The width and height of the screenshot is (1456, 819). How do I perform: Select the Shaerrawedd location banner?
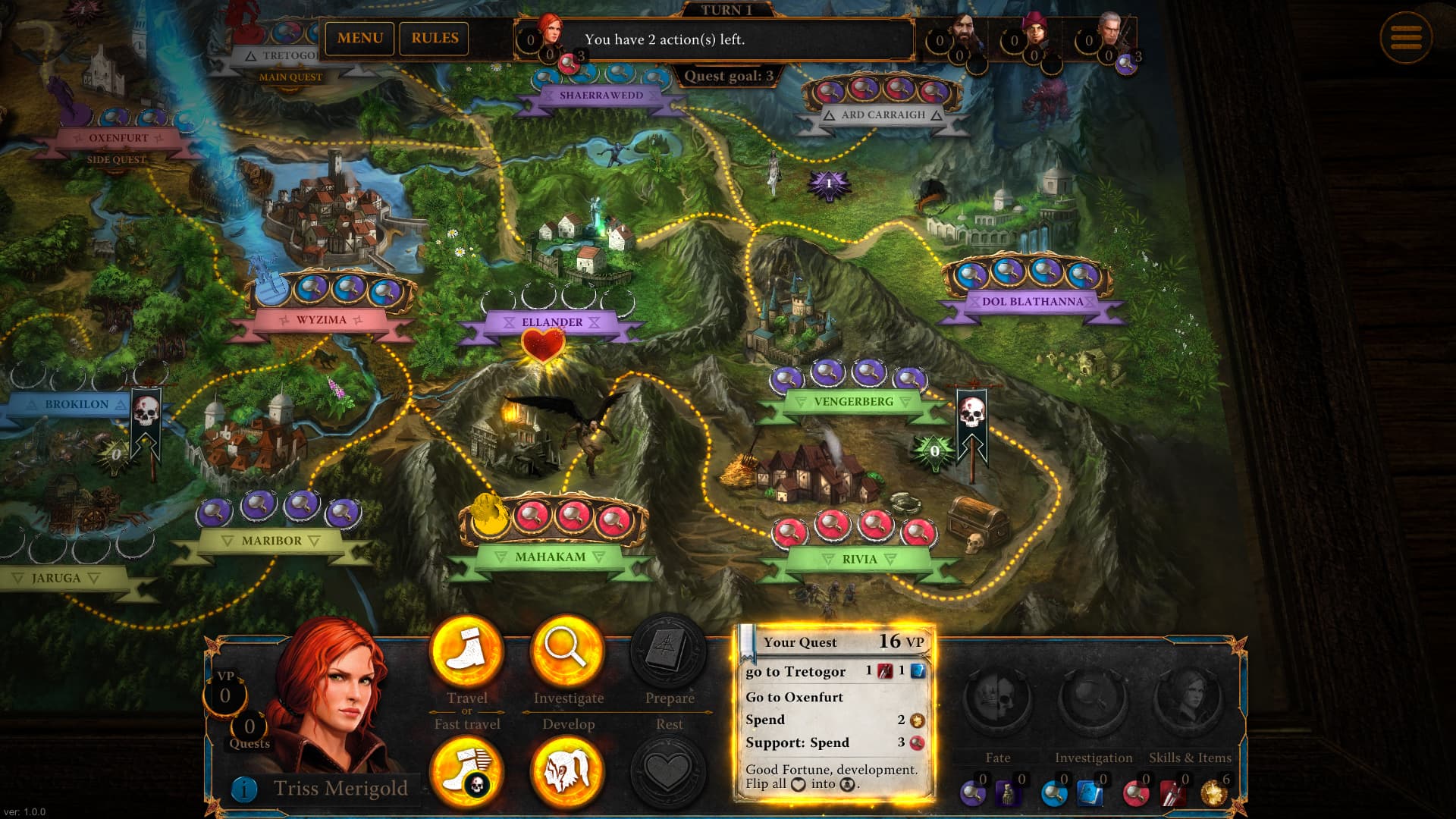click(602, 95)
